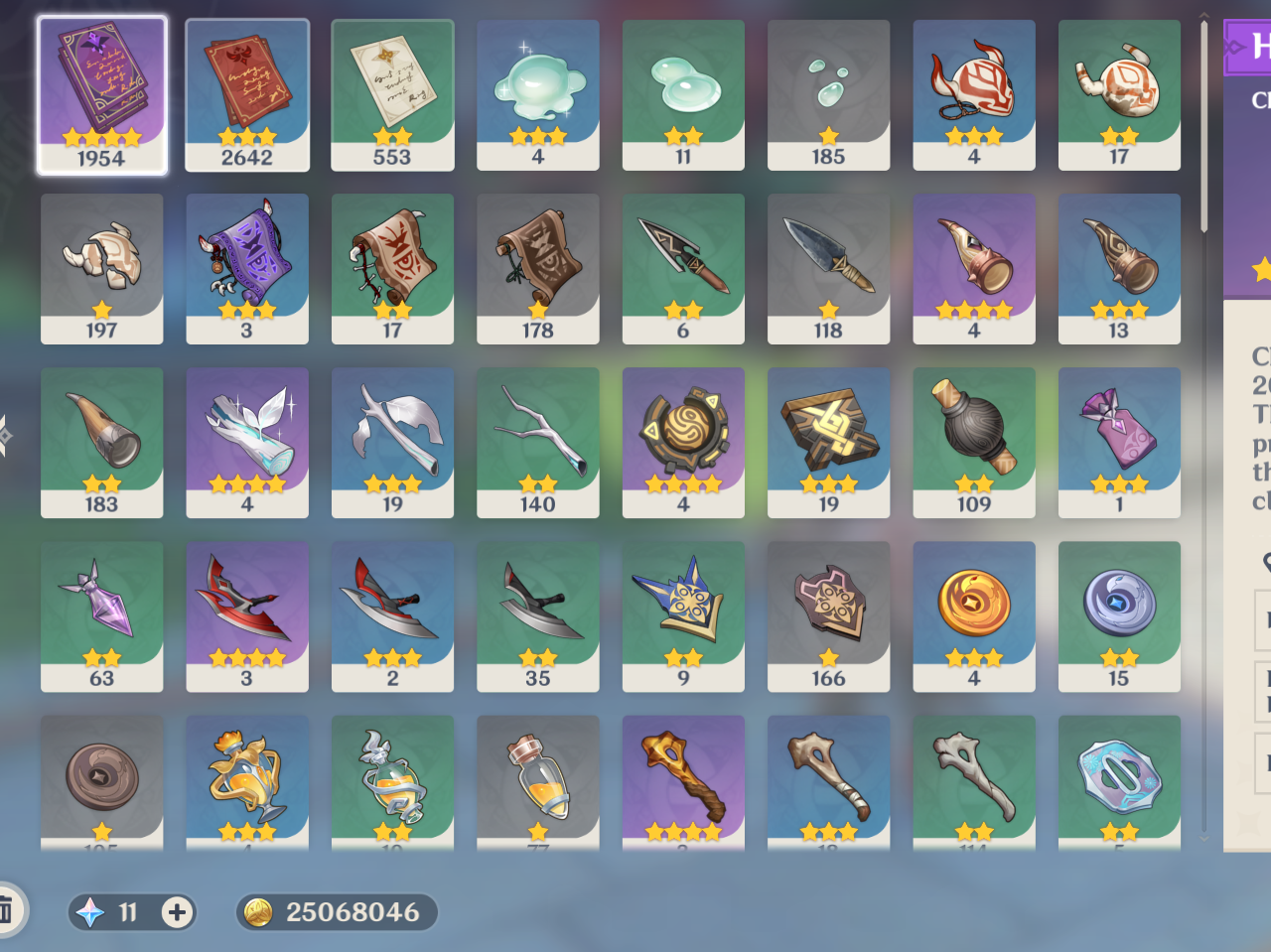The height and width of the screenshot is (952, 1271).
Task: Click the inventory scrollbar
Action: [1203, 129]
